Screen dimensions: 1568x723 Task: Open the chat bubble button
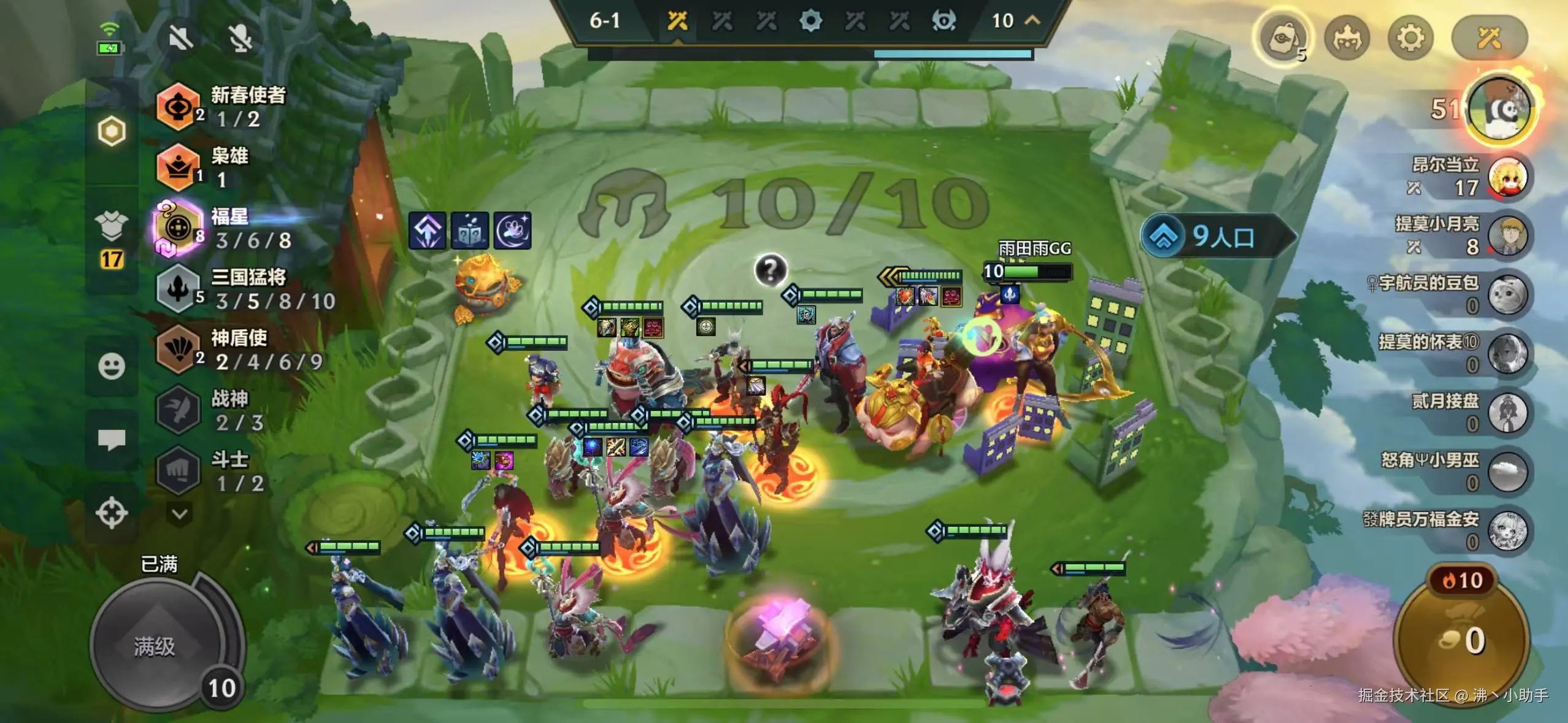pos(112,439)
